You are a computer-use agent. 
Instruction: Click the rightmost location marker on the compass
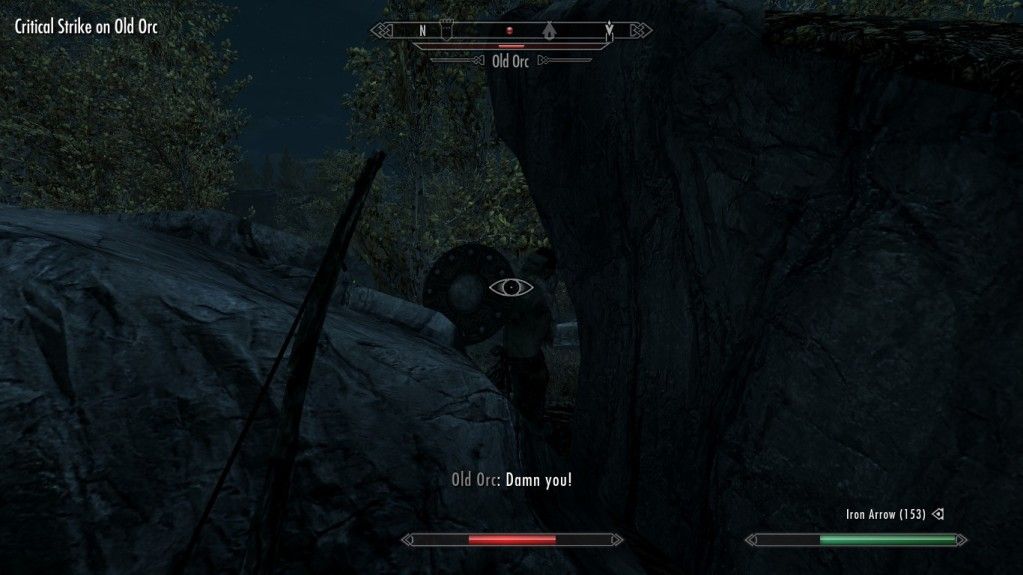tap(609, 31)
